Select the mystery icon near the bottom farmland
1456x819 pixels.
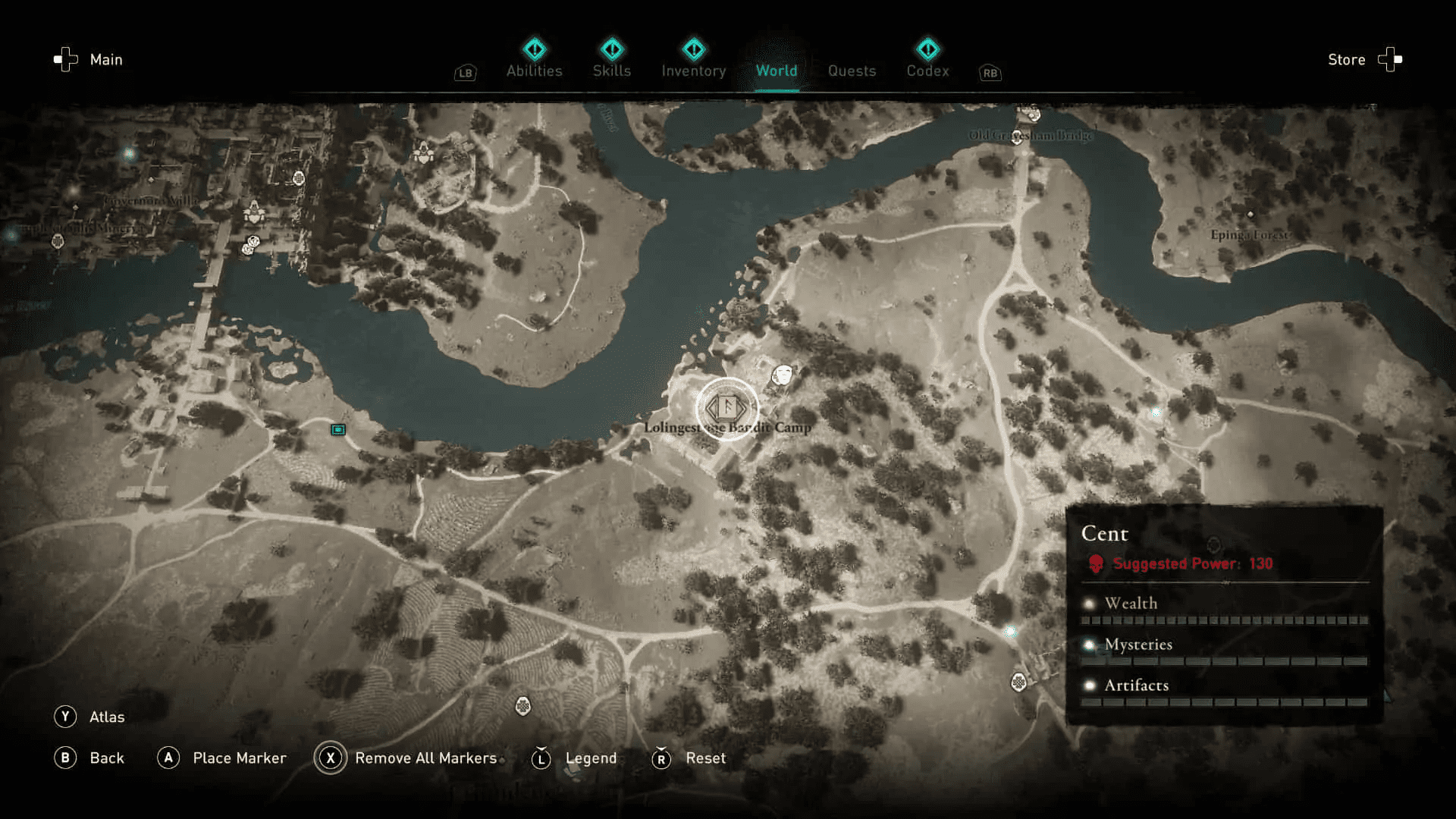point(522,704)
